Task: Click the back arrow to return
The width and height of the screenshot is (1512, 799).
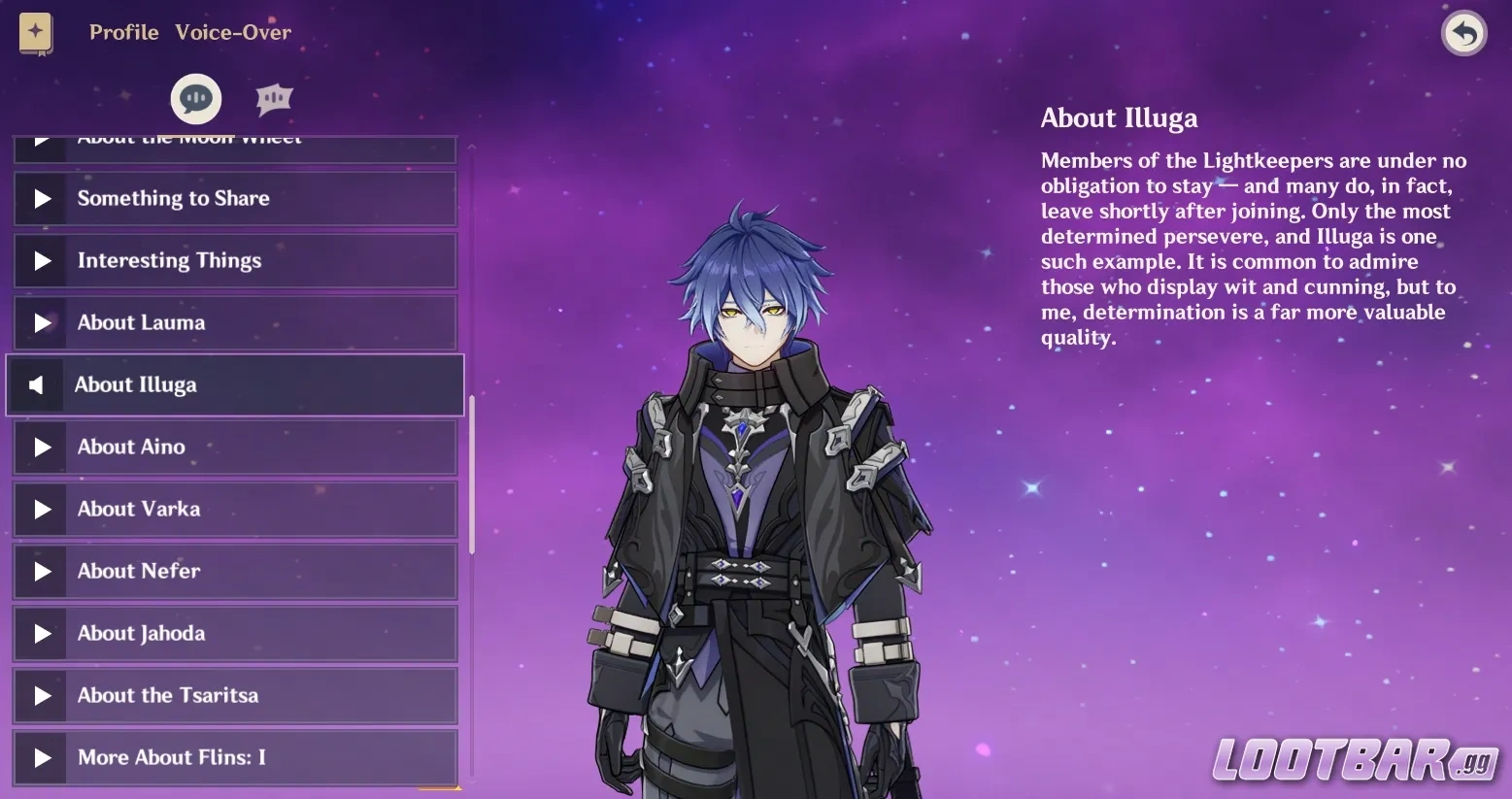Action: tap(1462, 32)
